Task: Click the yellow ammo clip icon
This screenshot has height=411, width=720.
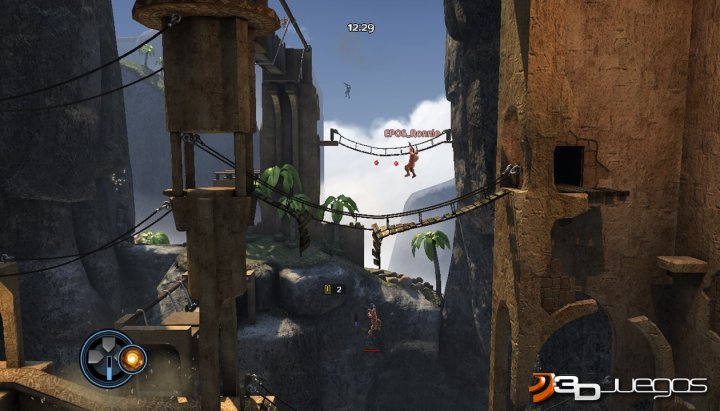Action: pos(326,289)
